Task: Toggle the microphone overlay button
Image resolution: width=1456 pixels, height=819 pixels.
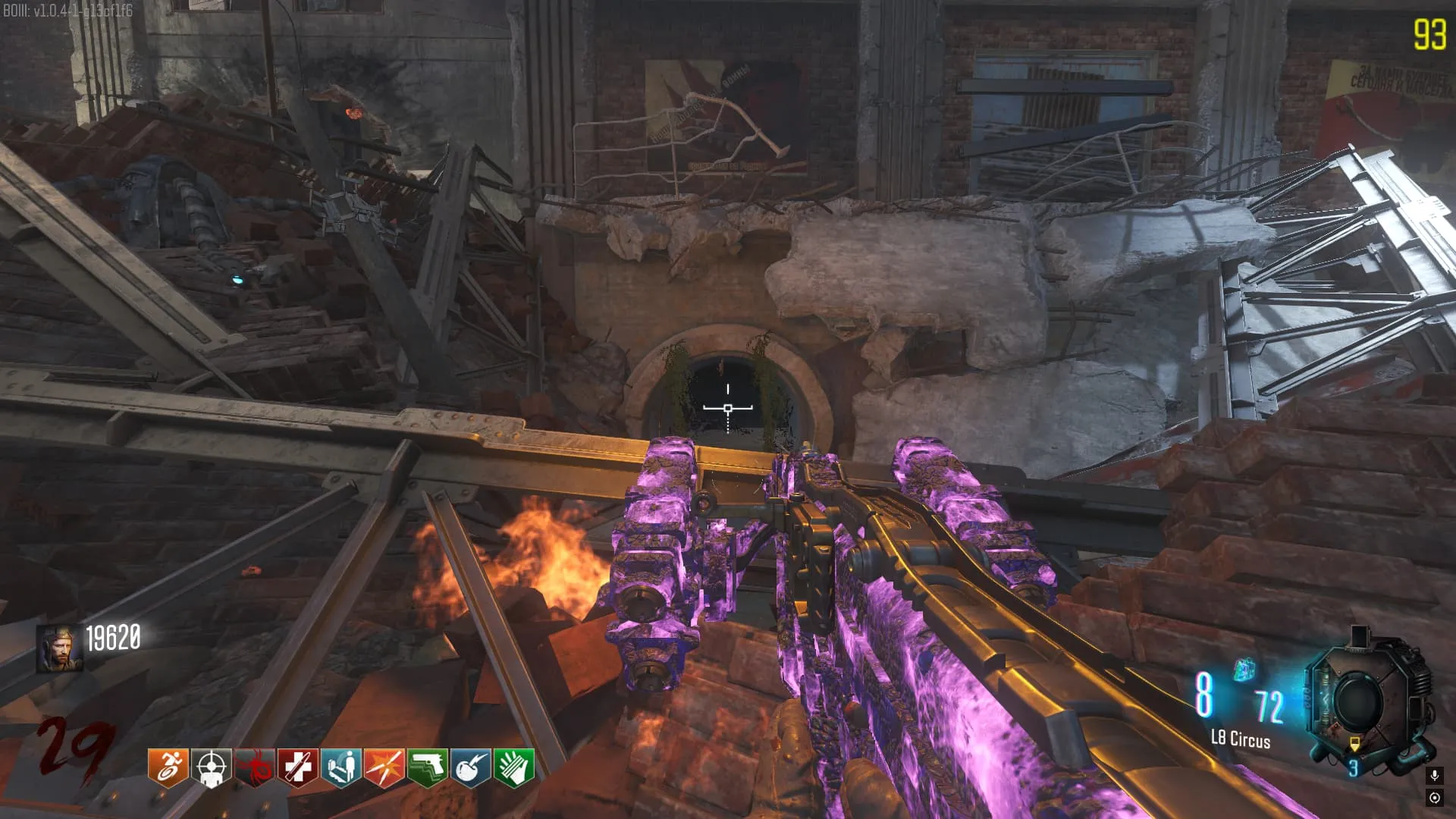Action: tap(1434, 775)
